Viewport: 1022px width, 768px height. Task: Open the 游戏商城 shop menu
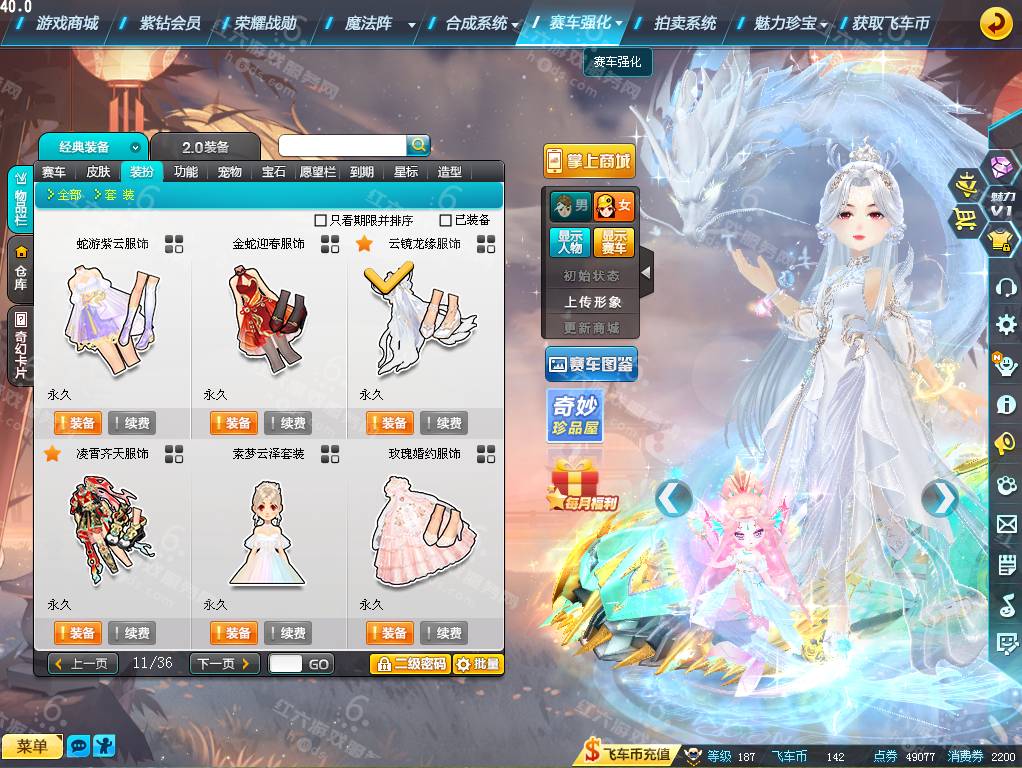point(67,23)
